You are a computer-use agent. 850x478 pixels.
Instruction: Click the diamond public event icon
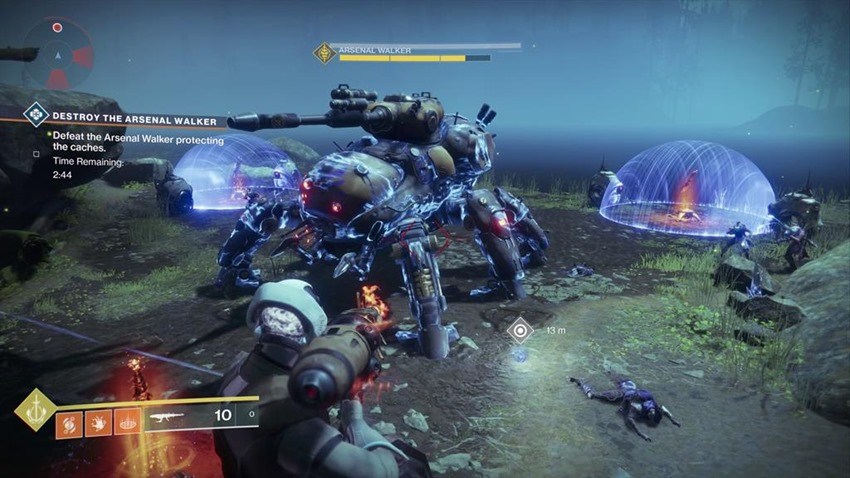36,114
